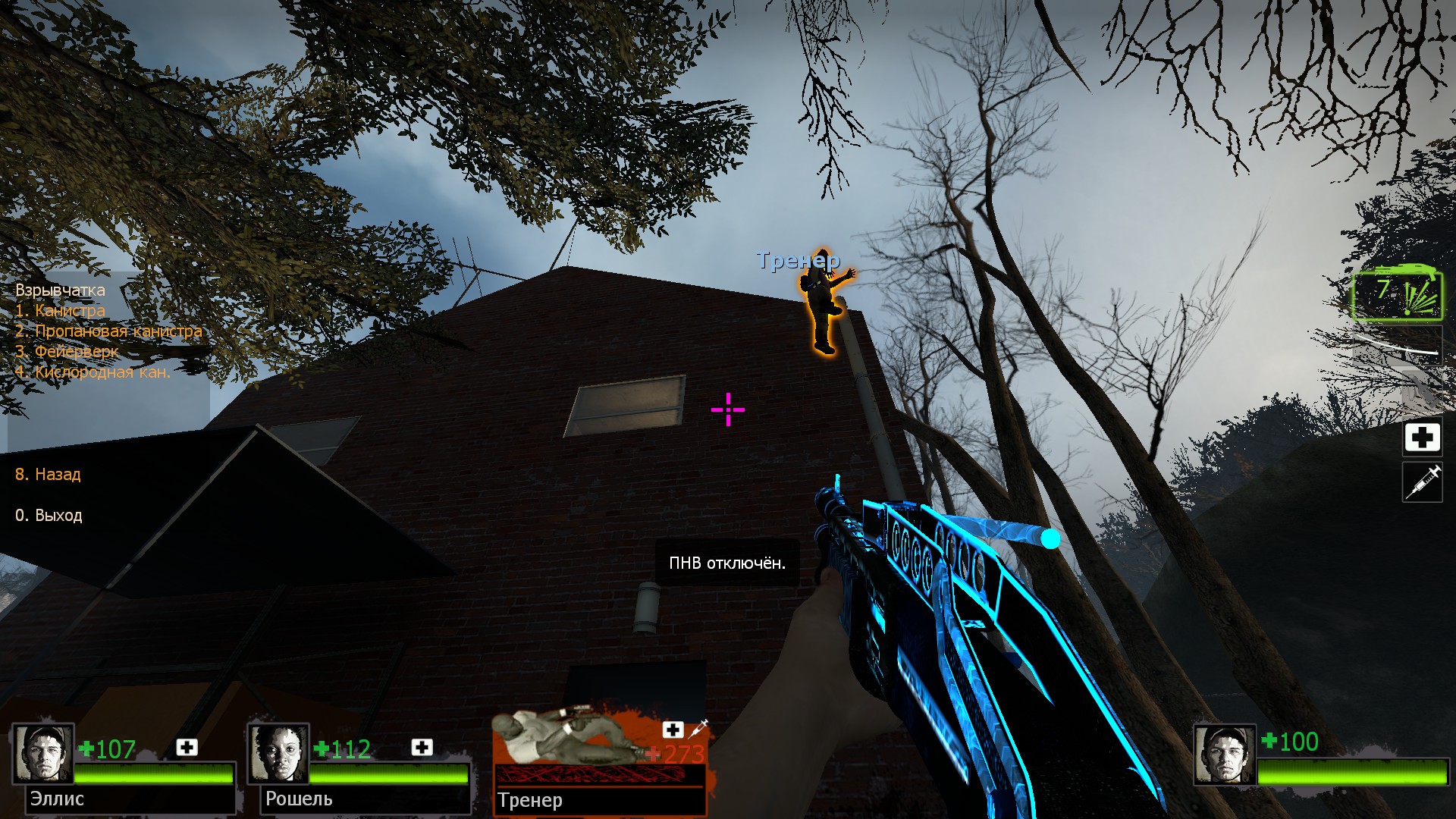Viewport: 1456px width, 819px height.
Task: Go back with the Назад option
Action: click(x=48, y=475)
